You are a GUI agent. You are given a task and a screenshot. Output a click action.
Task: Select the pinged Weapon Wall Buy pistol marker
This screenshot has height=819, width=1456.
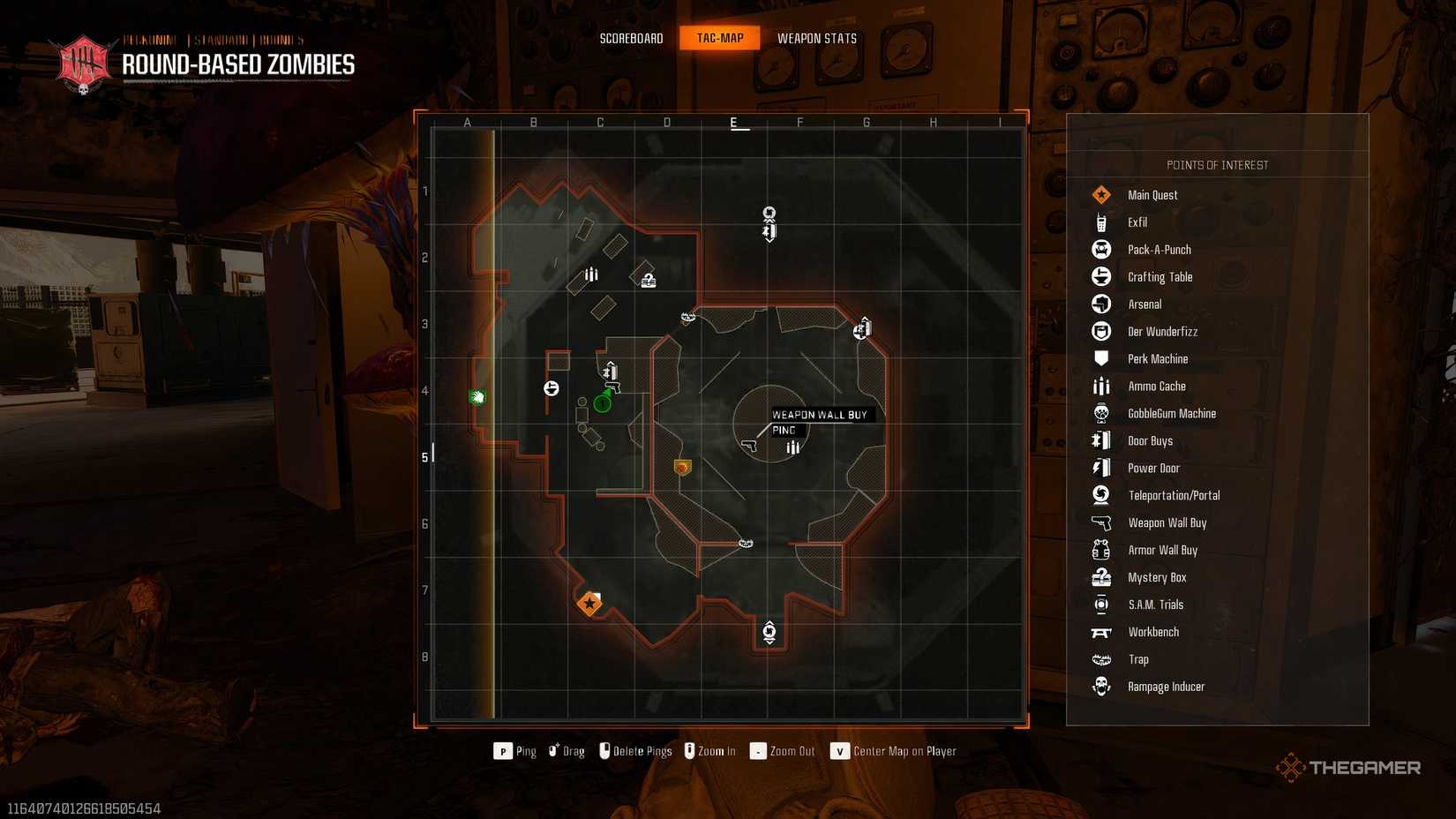[749, 446]
